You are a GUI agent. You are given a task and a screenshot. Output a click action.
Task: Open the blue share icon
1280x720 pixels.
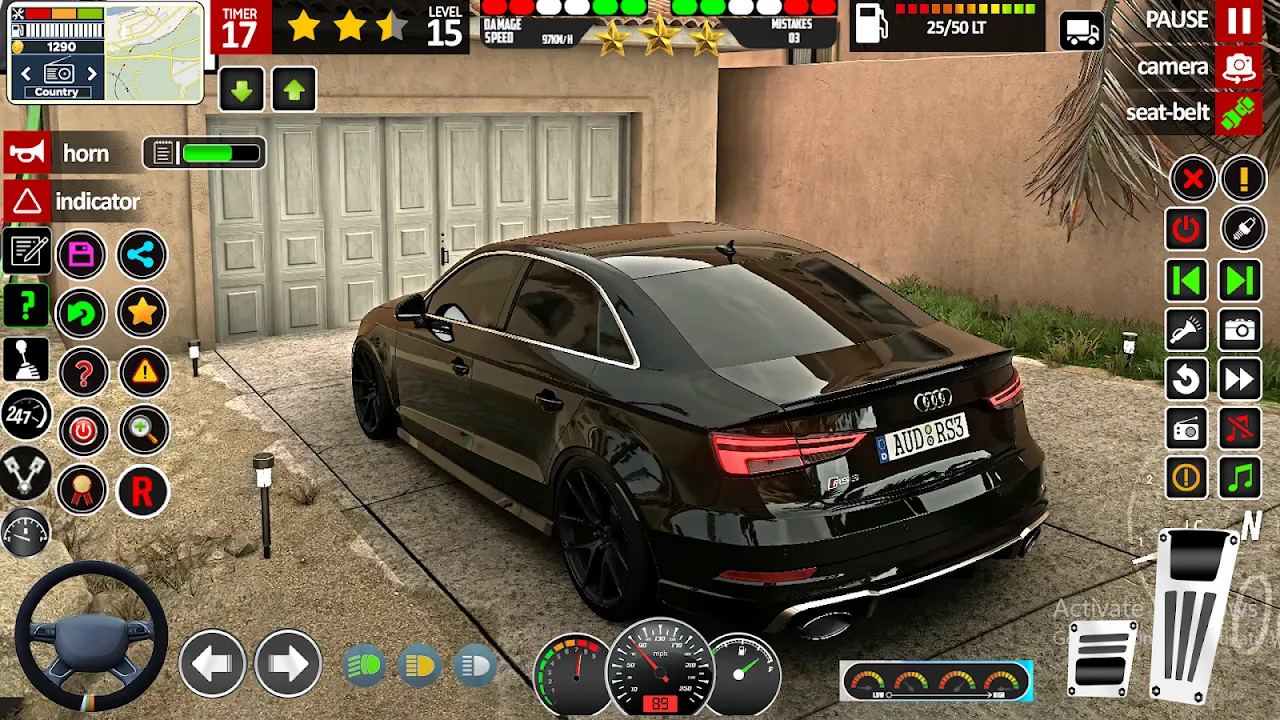pos(142,255)
